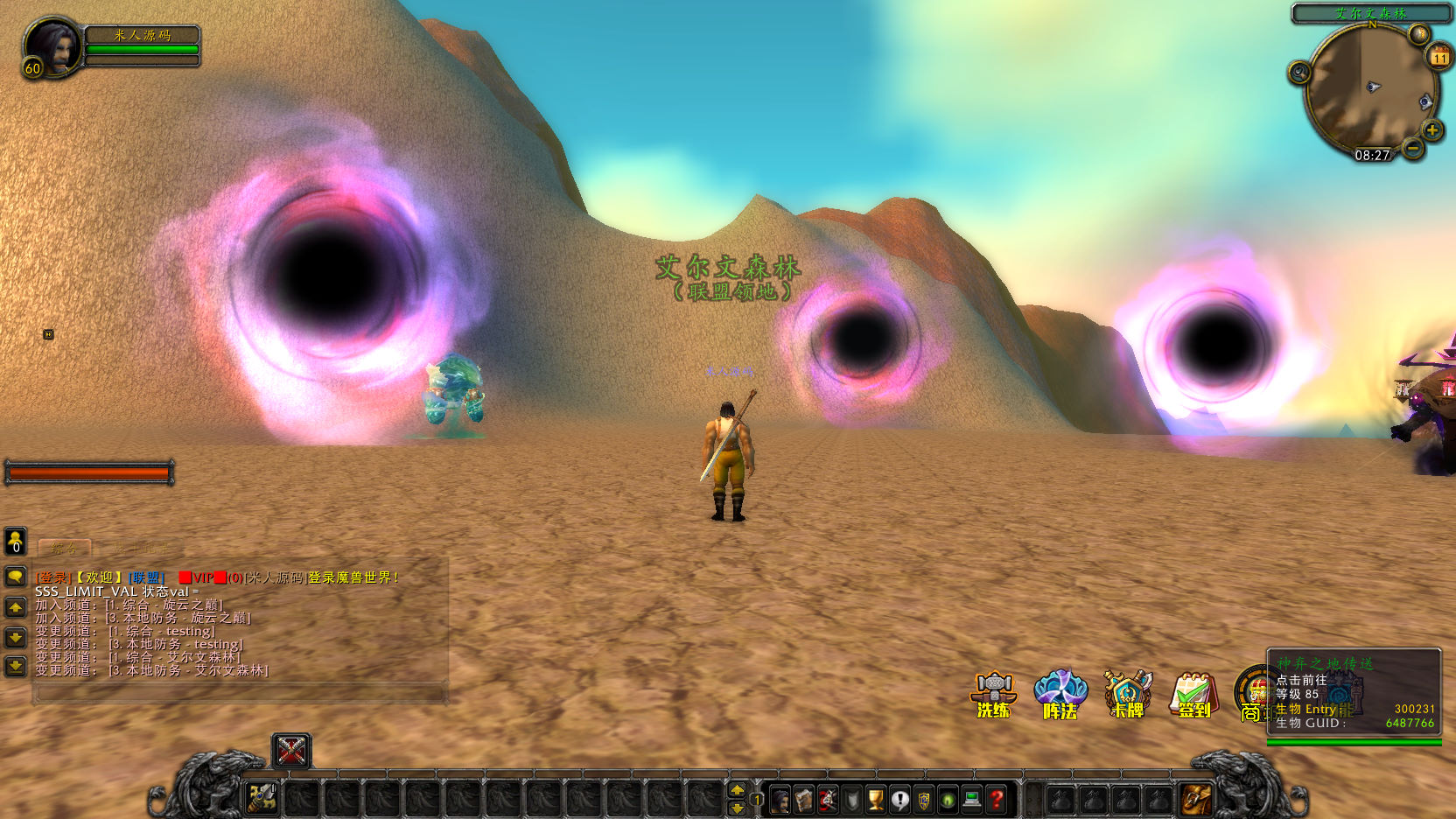Zoom in on the minimap
Image resolution: width=1456 pixels, height=819 pixels.
[x=1432, y=131]
